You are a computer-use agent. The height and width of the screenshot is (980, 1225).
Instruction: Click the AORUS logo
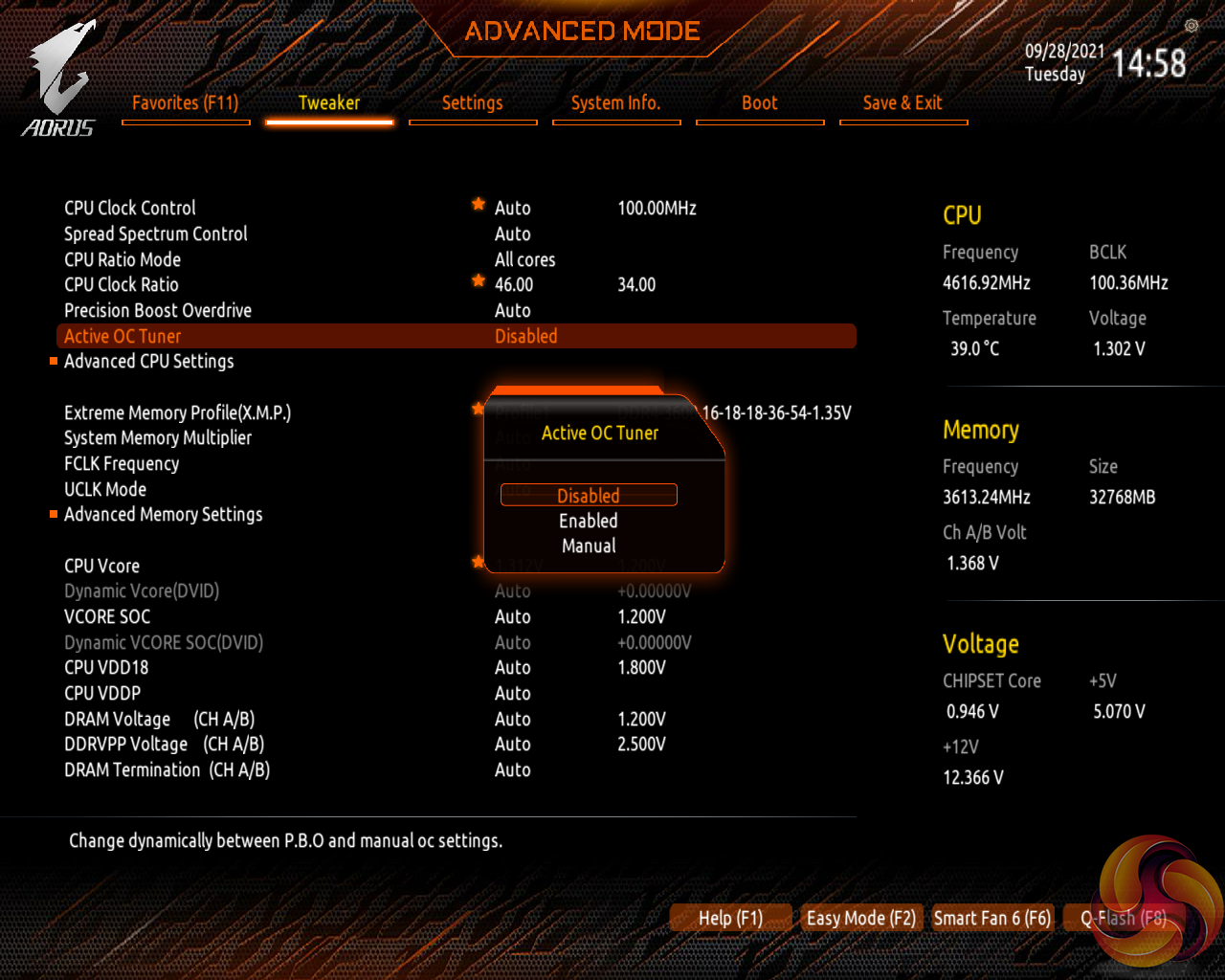click(x=59, y=72)
